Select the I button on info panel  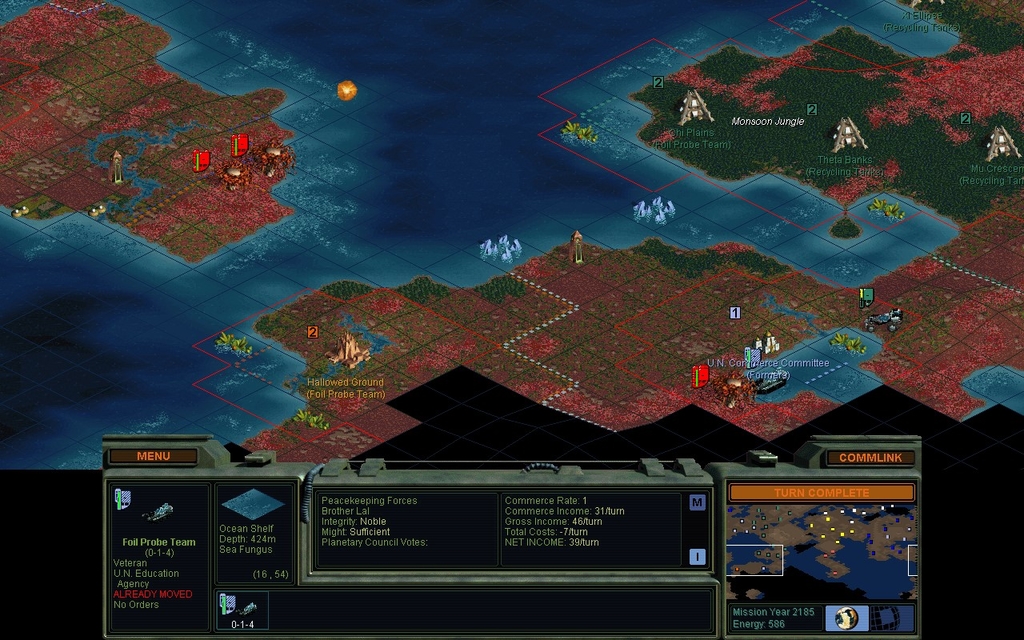pos(697,557)
